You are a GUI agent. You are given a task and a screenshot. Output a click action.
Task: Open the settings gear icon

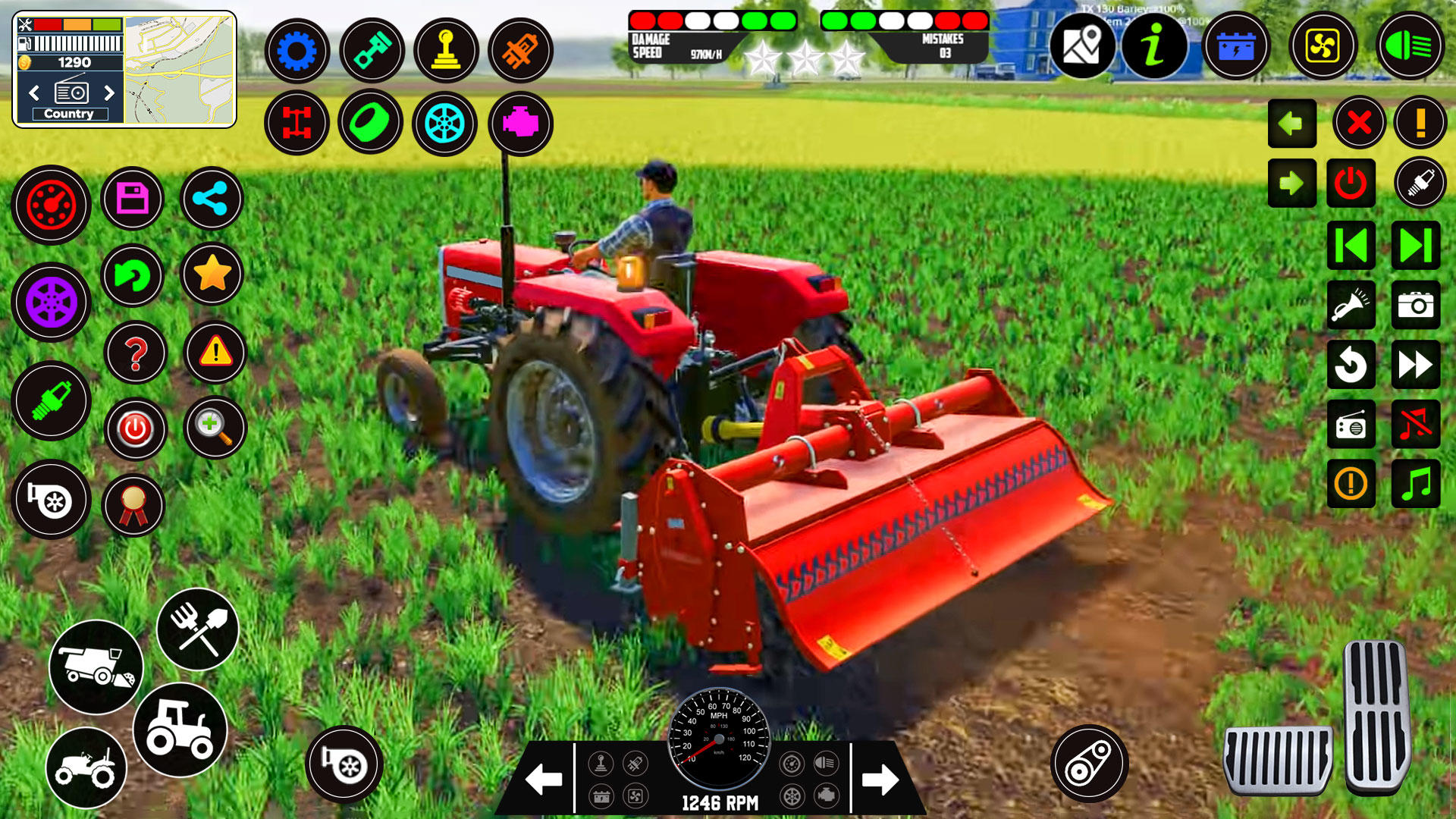coord(297,51)
